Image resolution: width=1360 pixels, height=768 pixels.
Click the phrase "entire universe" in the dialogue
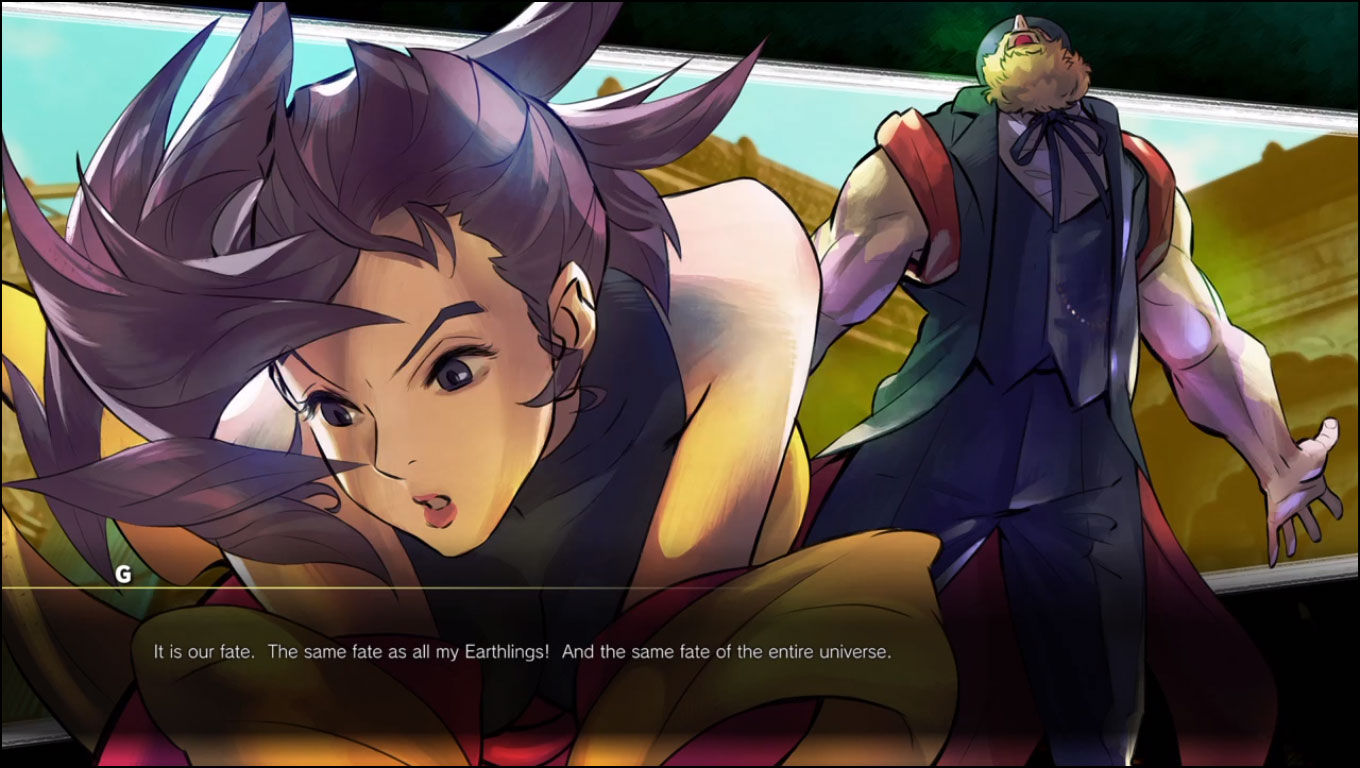(x=830, y=653)
